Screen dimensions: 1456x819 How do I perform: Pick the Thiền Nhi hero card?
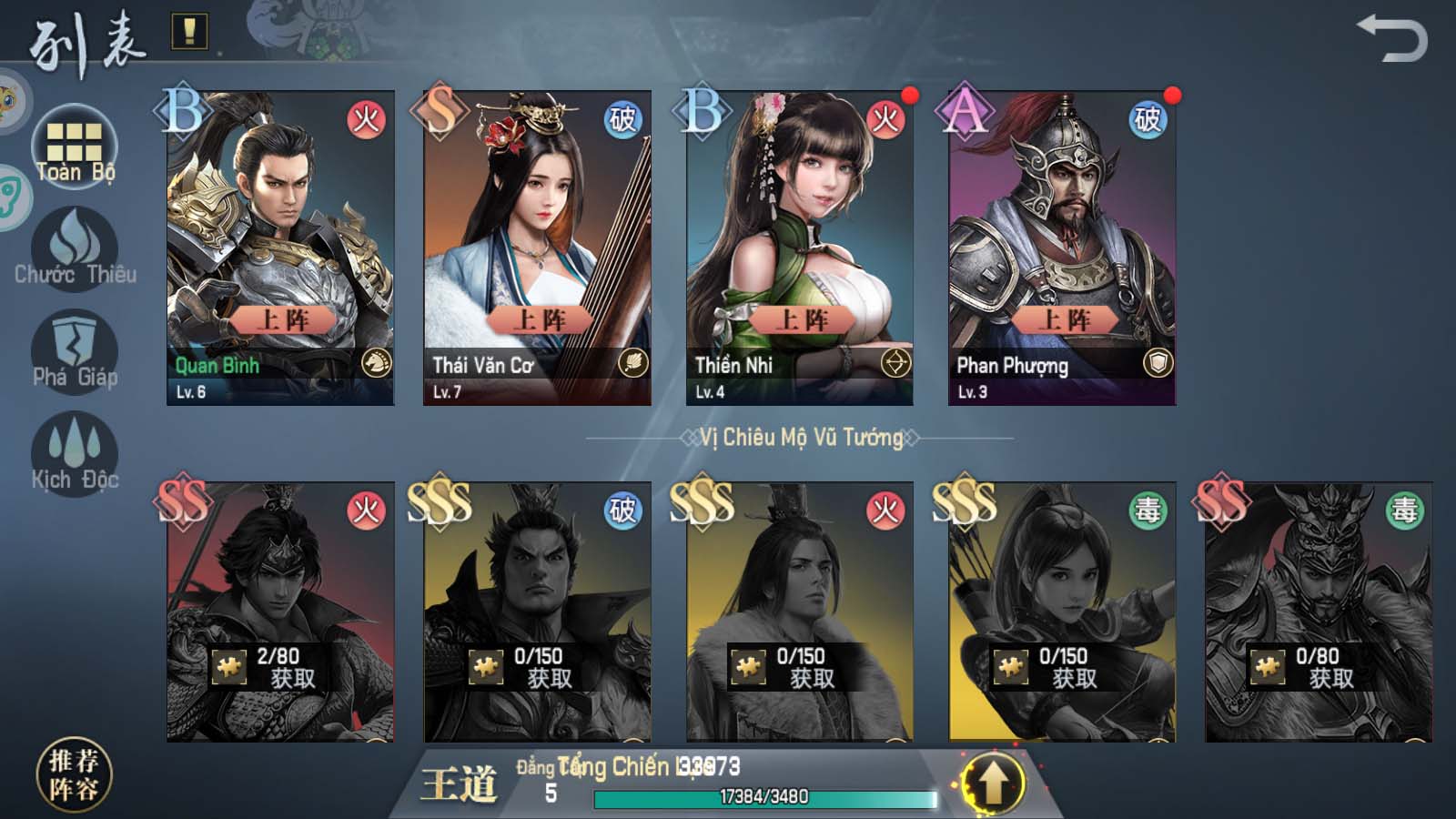[799, 248]
